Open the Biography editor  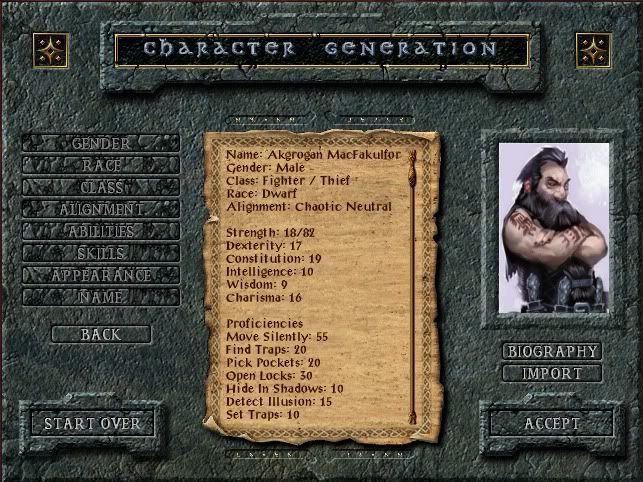(x=552, y=352)
